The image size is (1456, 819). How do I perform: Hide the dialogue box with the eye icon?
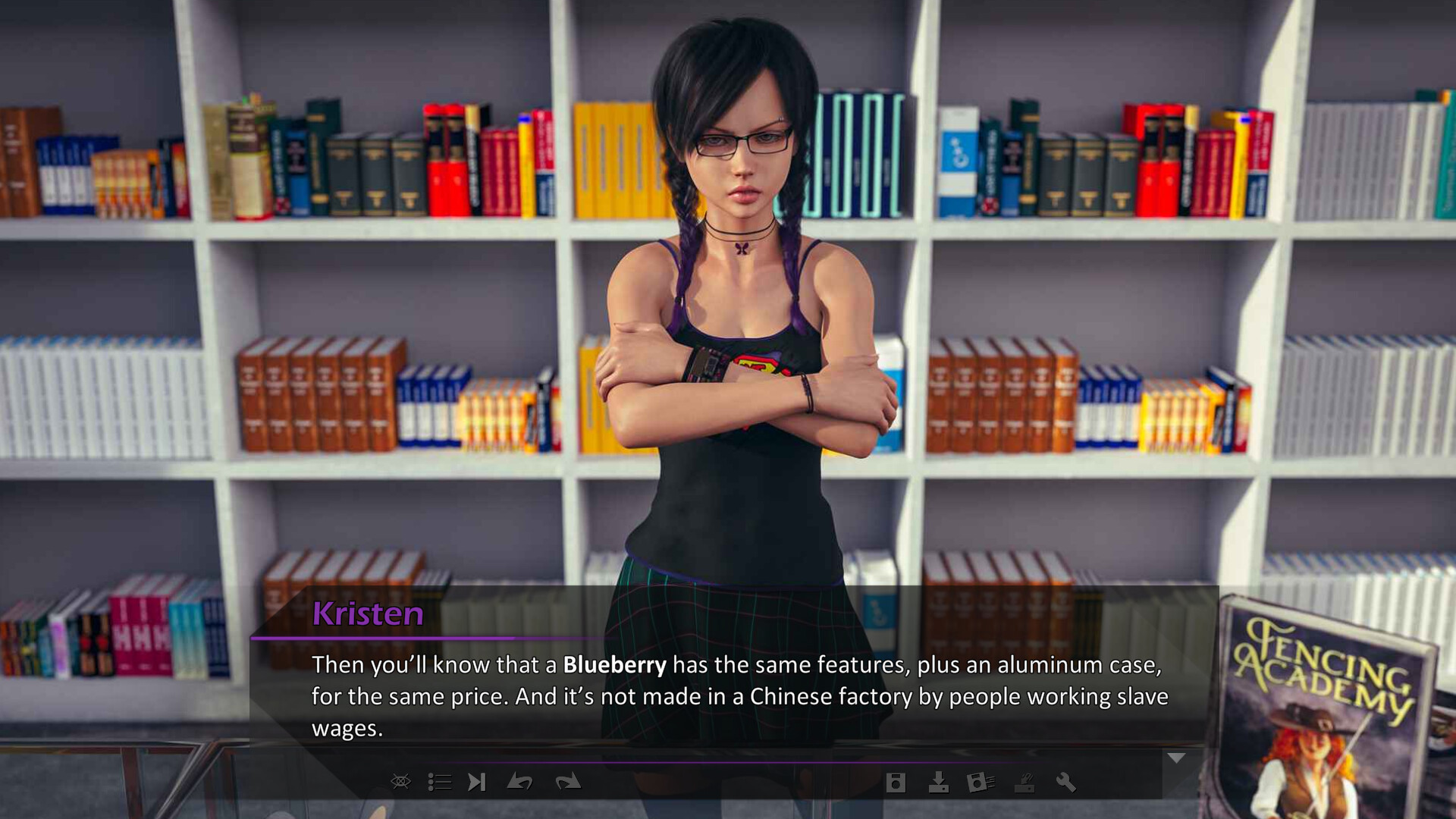(x=400, y=782)
